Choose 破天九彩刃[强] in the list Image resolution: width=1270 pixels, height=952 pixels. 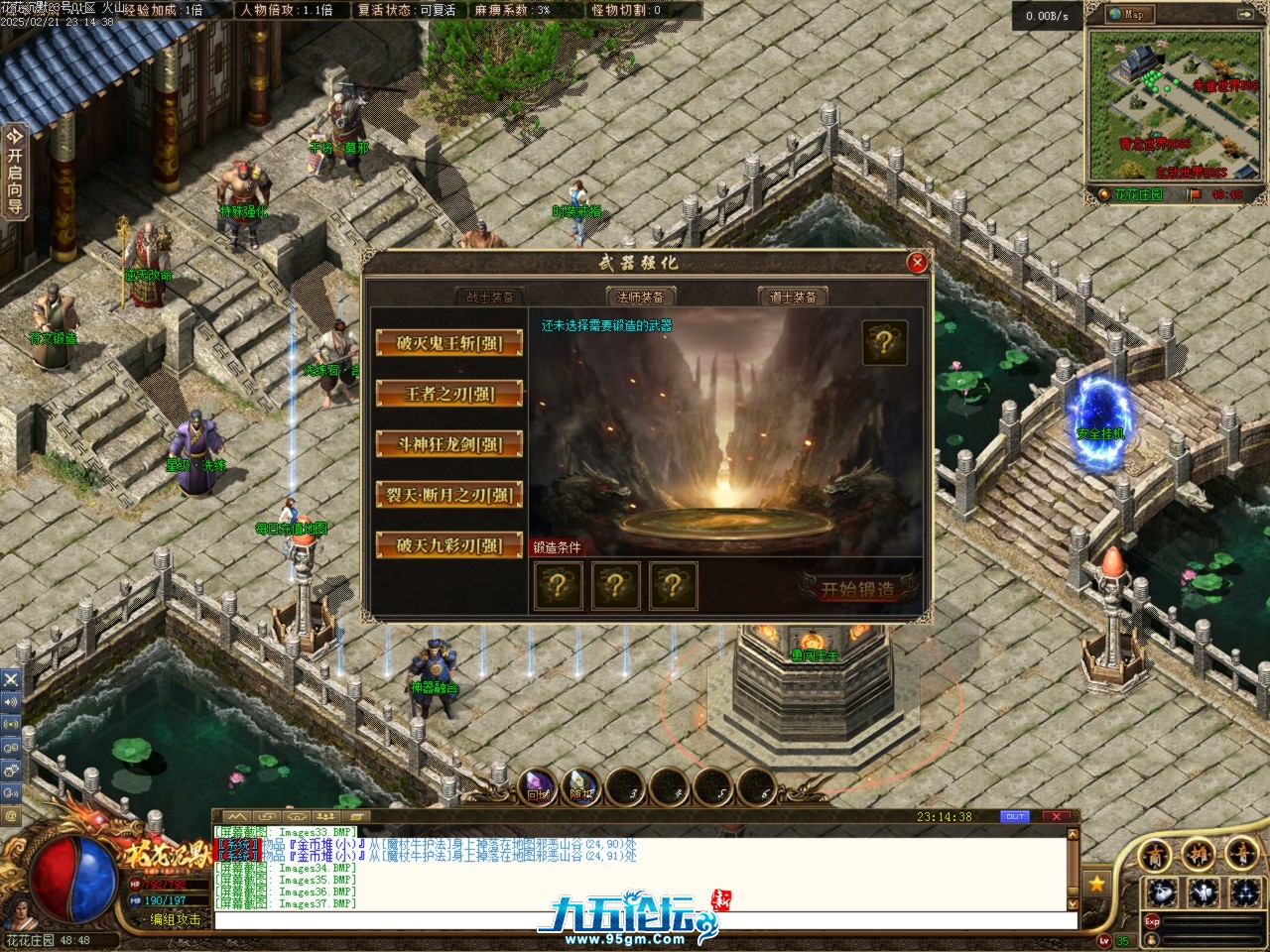pyautogui.click(x=448, y=545)
